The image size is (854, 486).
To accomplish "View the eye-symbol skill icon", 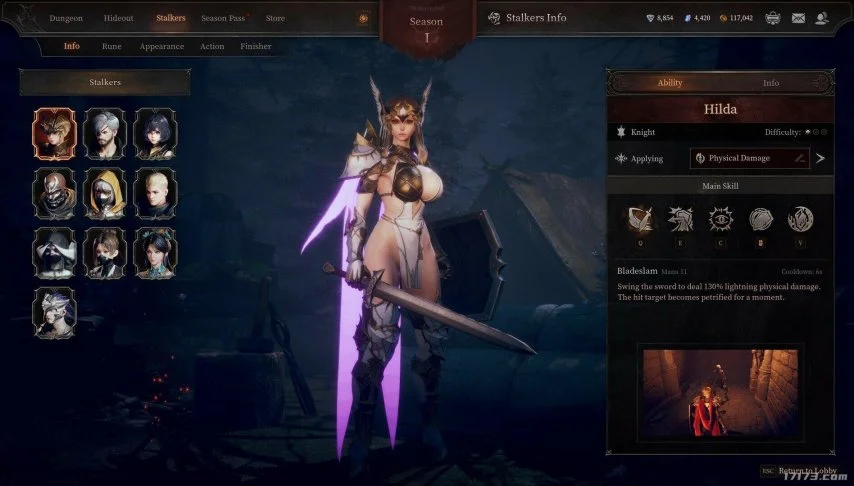I will point(719,220).
